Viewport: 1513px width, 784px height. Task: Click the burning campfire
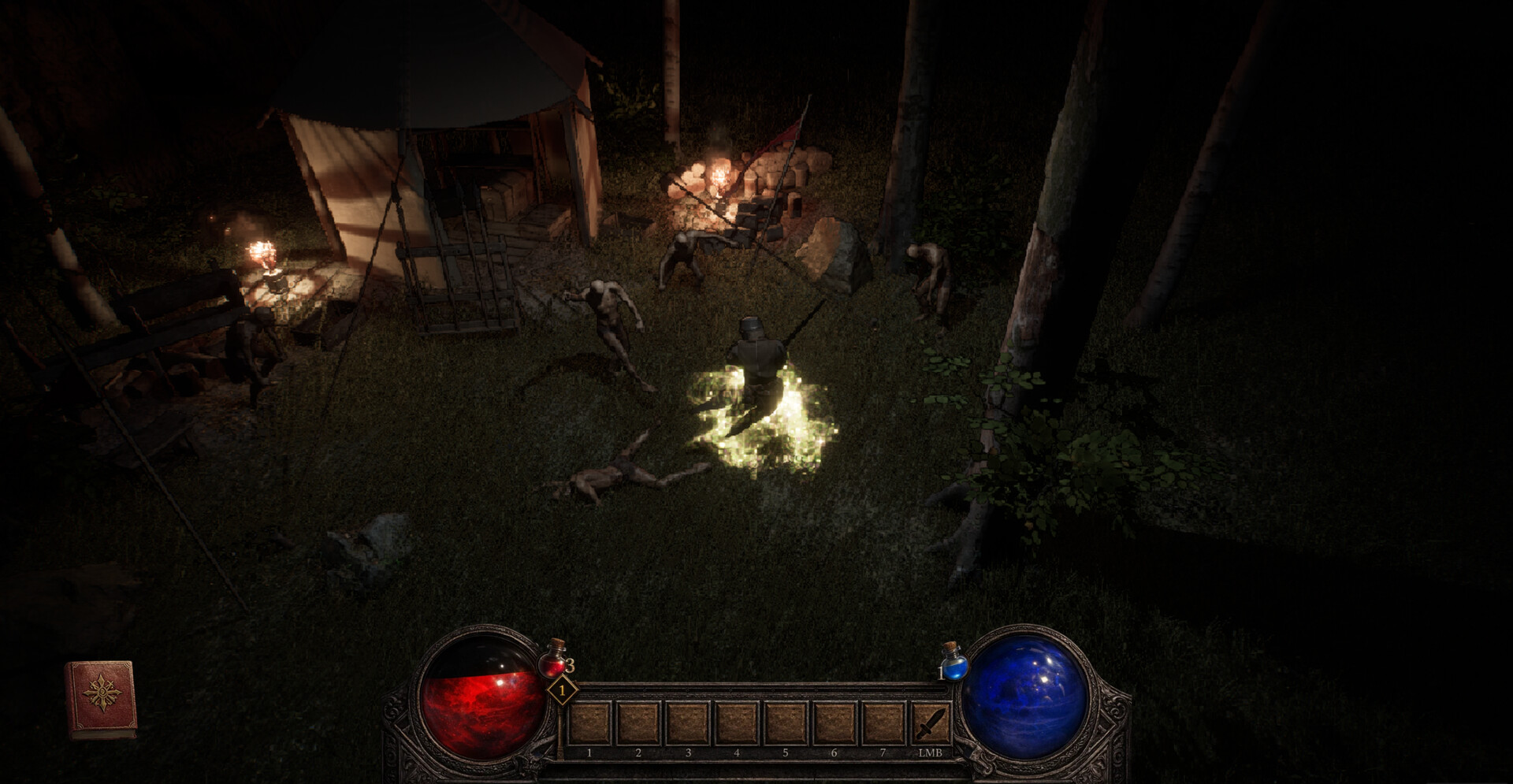721,177
